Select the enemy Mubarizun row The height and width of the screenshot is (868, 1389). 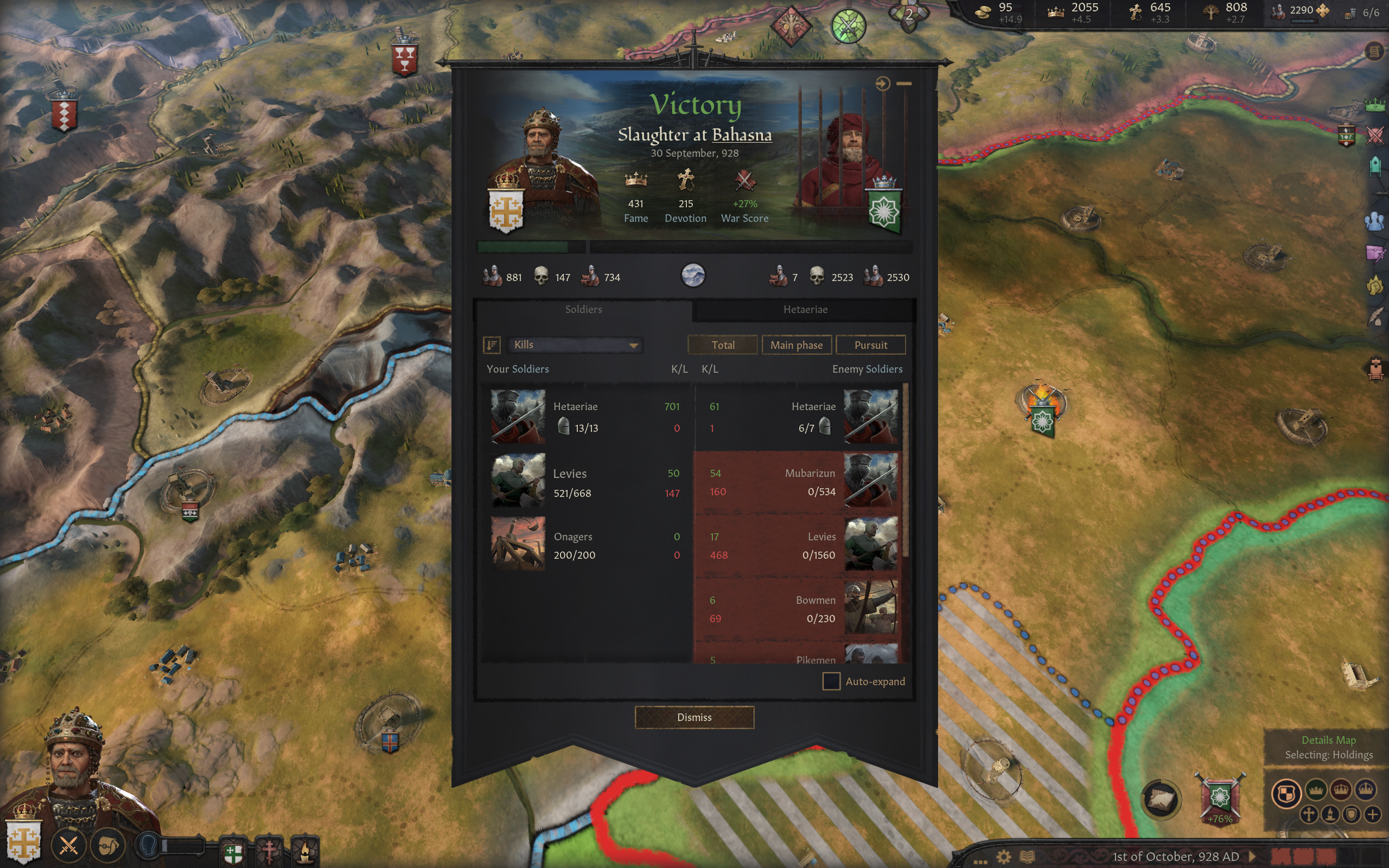click(x=797, y=482)
